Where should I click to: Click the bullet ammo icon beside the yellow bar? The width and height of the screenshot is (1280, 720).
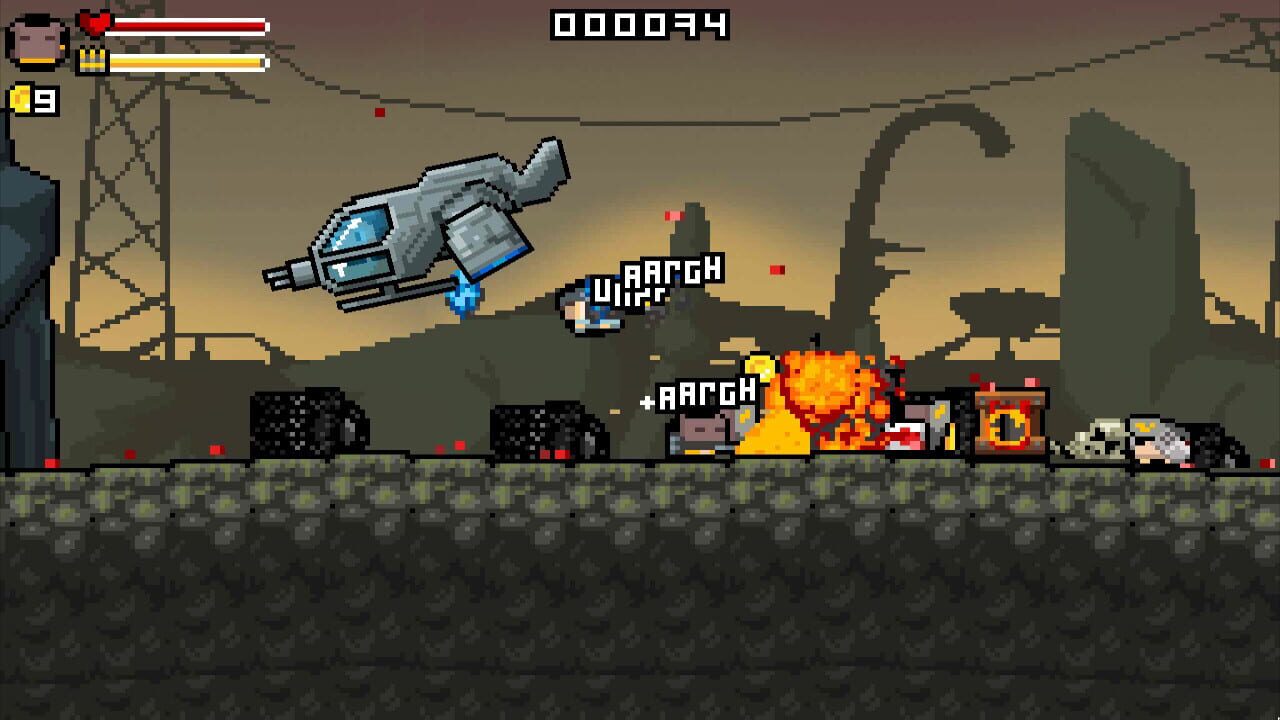95,57
